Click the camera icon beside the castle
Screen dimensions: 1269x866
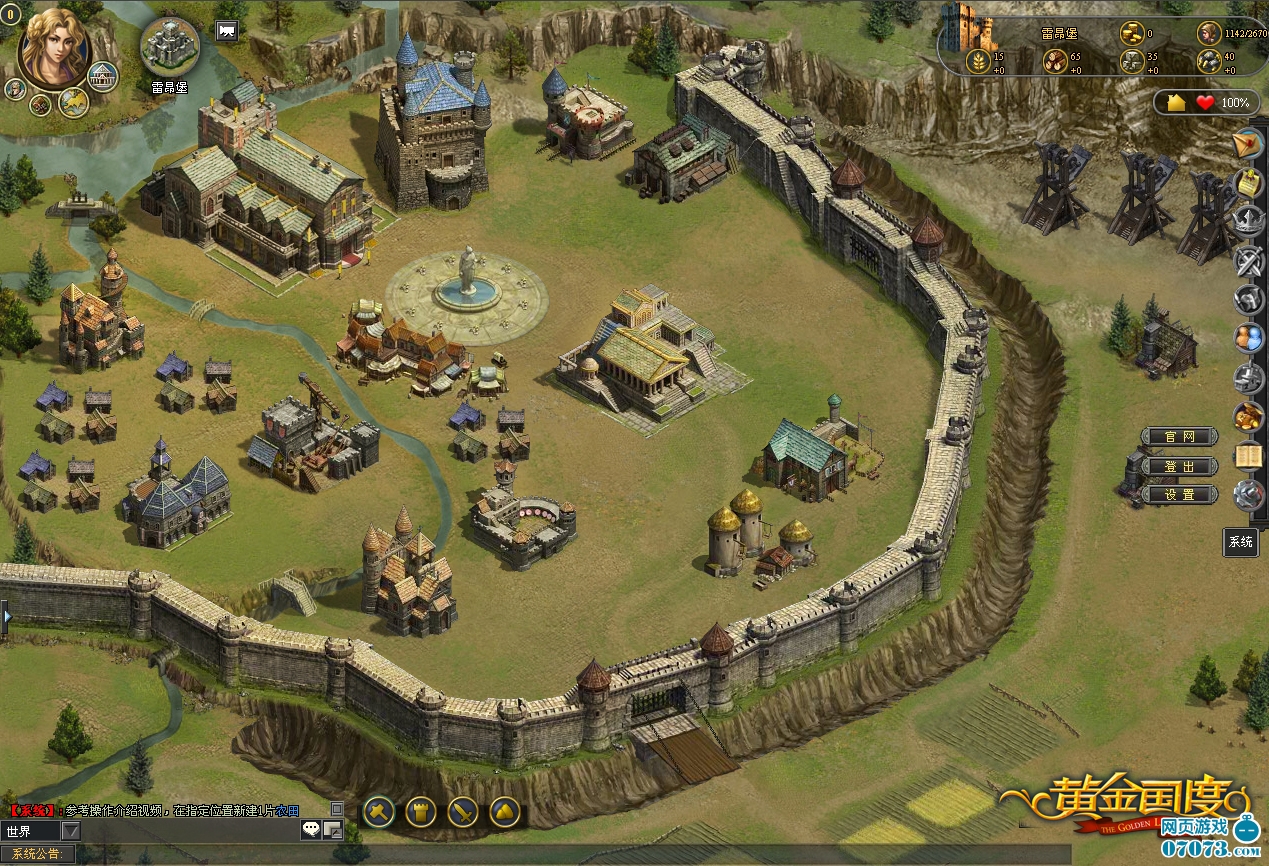click(227, 31)
